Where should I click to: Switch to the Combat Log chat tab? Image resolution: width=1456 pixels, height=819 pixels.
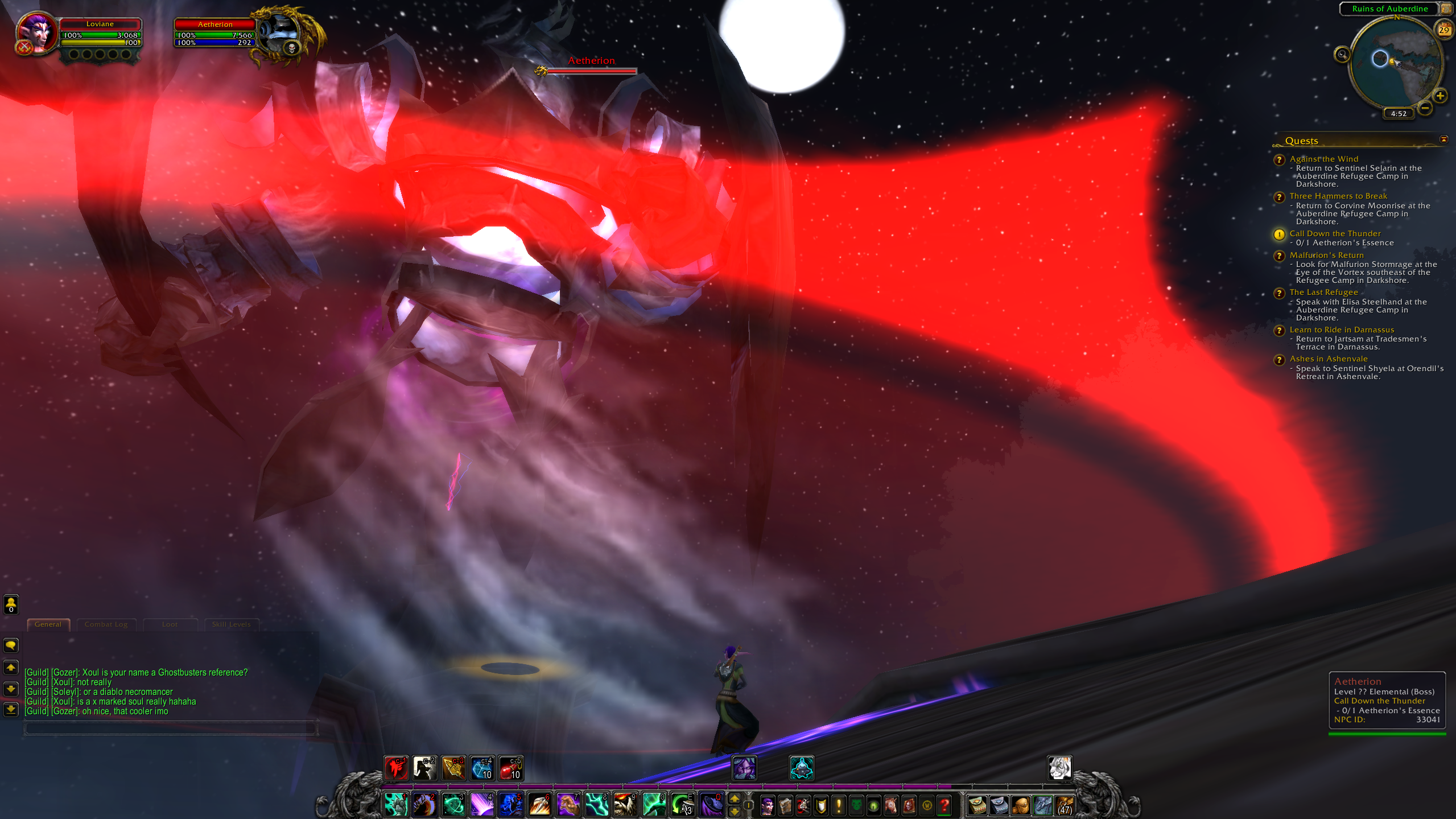[x=106, y=624]
